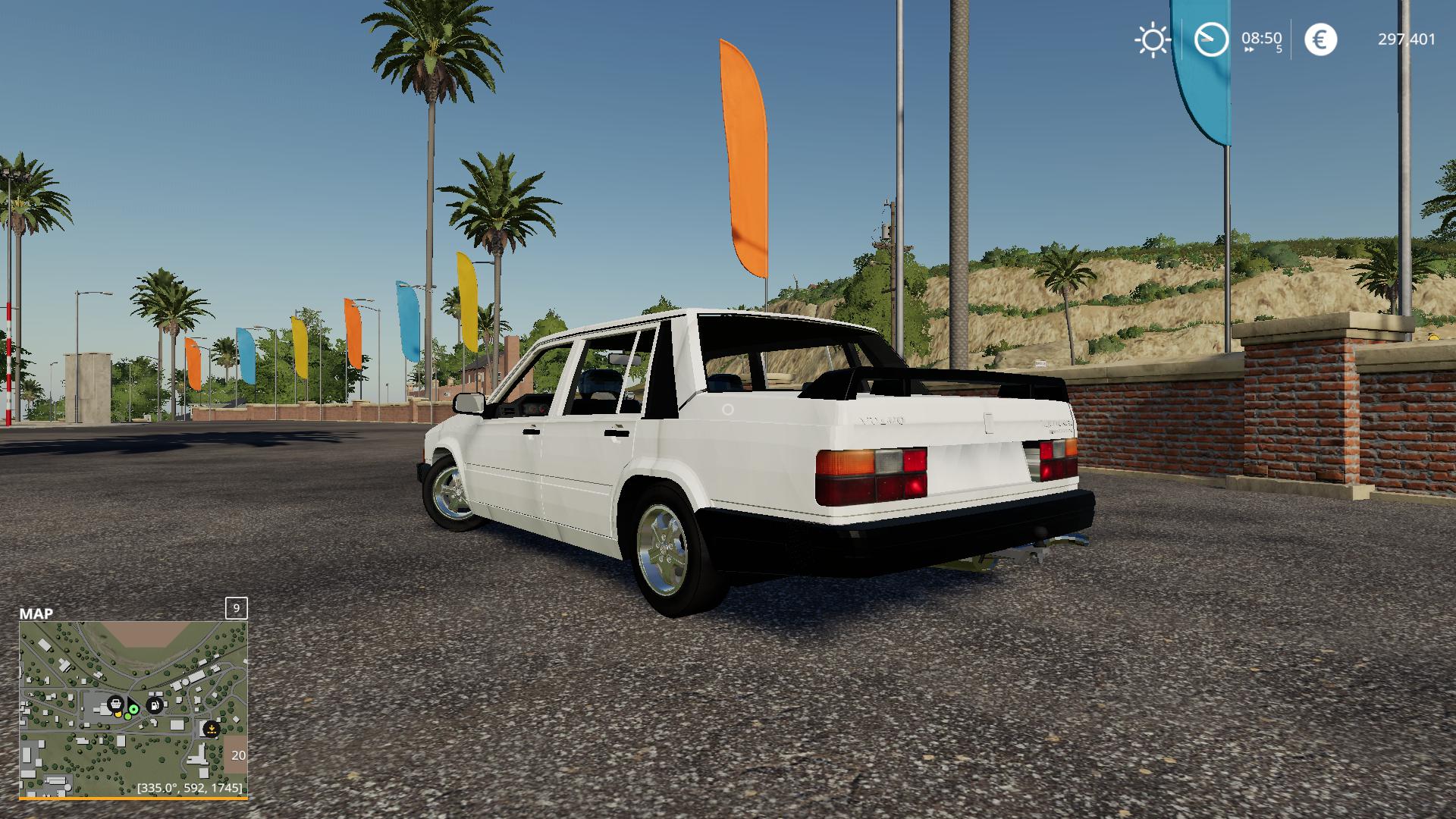Image resolution: width=1456 pixels, height=819 pixels.
Task: Open the sunny weather forecast icon
Action: tap(1152, 39)
